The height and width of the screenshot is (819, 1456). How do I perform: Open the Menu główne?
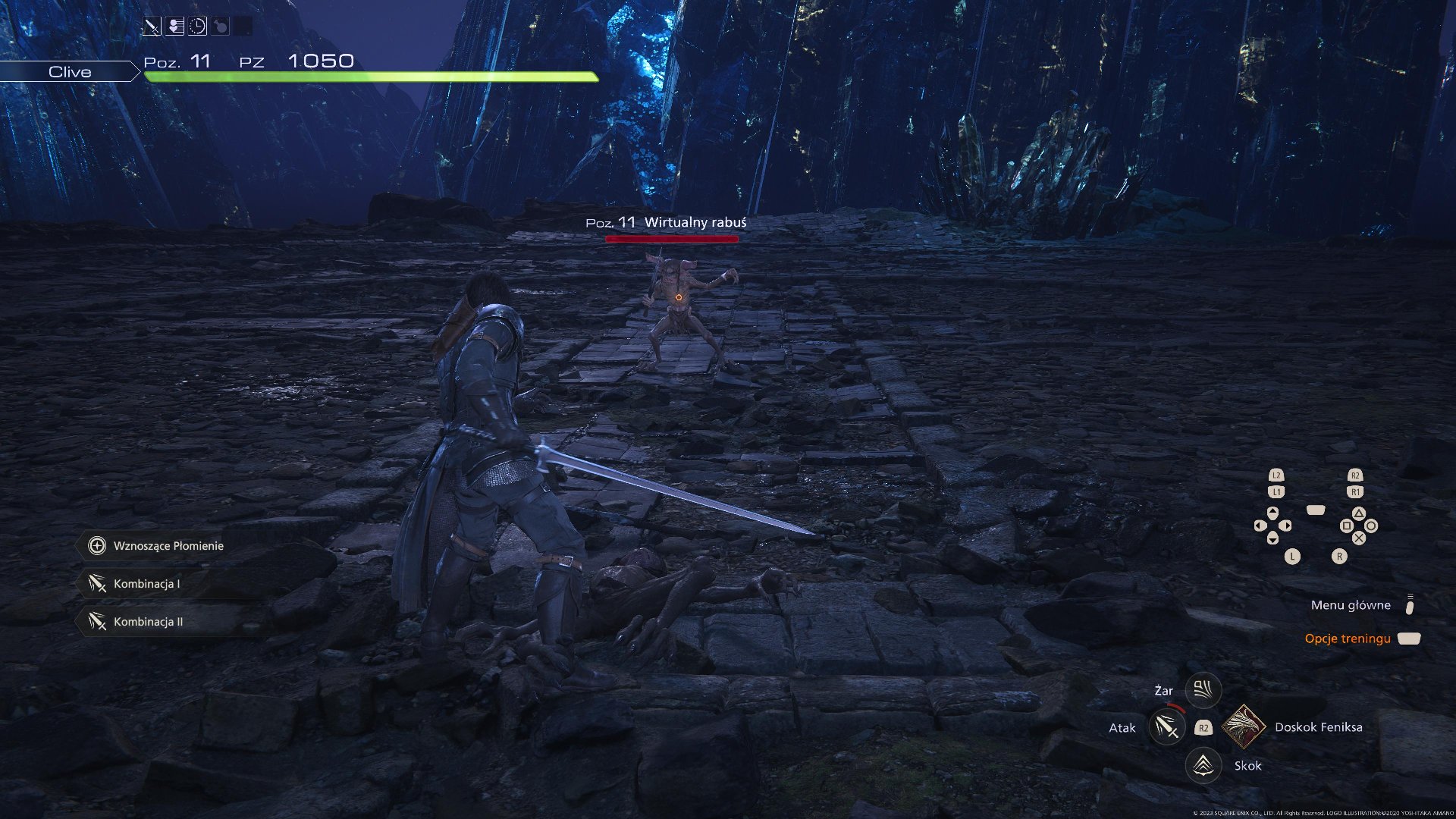pos(1351,605)
